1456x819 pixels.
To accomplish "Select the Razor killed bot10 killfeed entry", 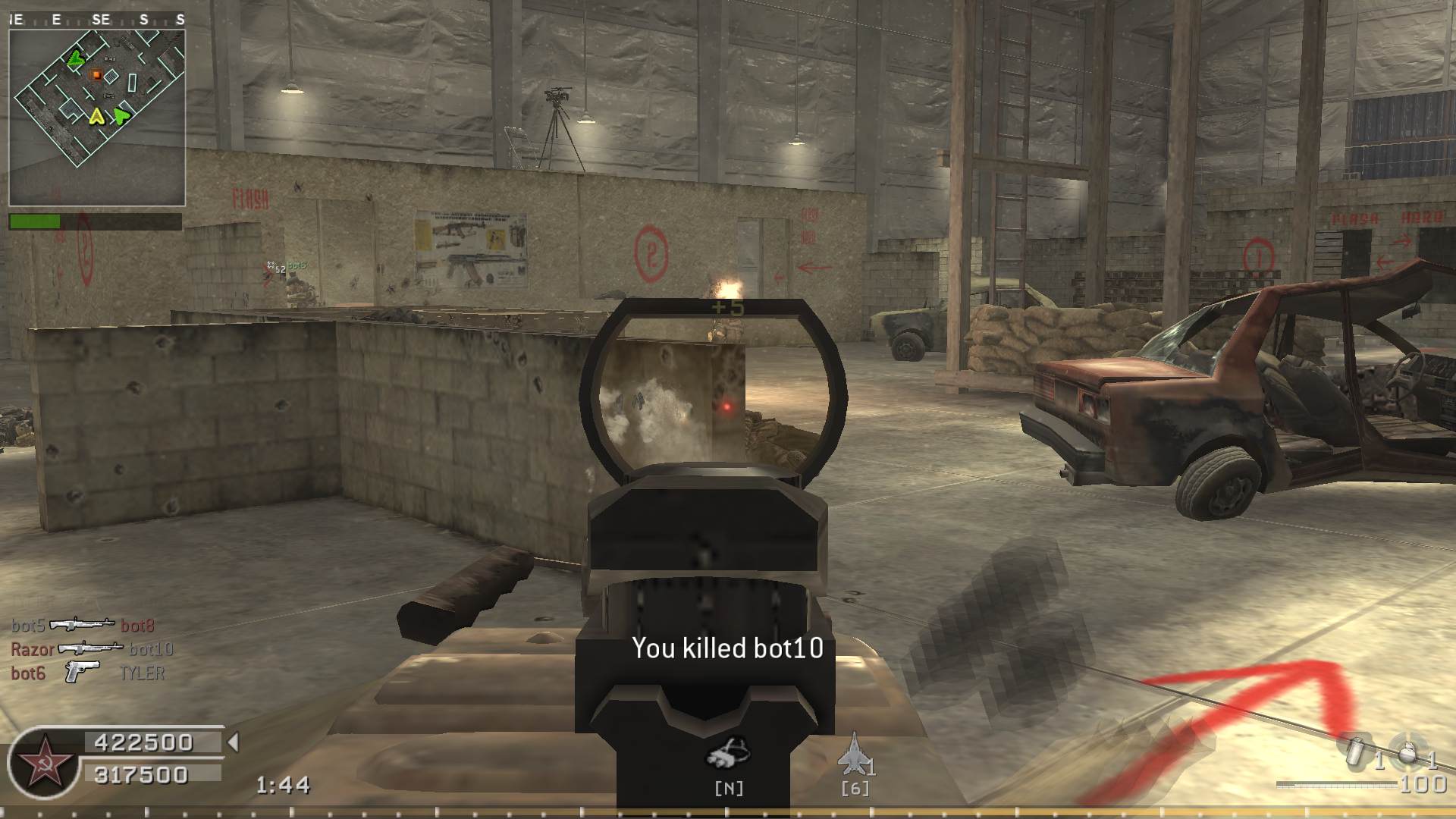I will 92,649.
